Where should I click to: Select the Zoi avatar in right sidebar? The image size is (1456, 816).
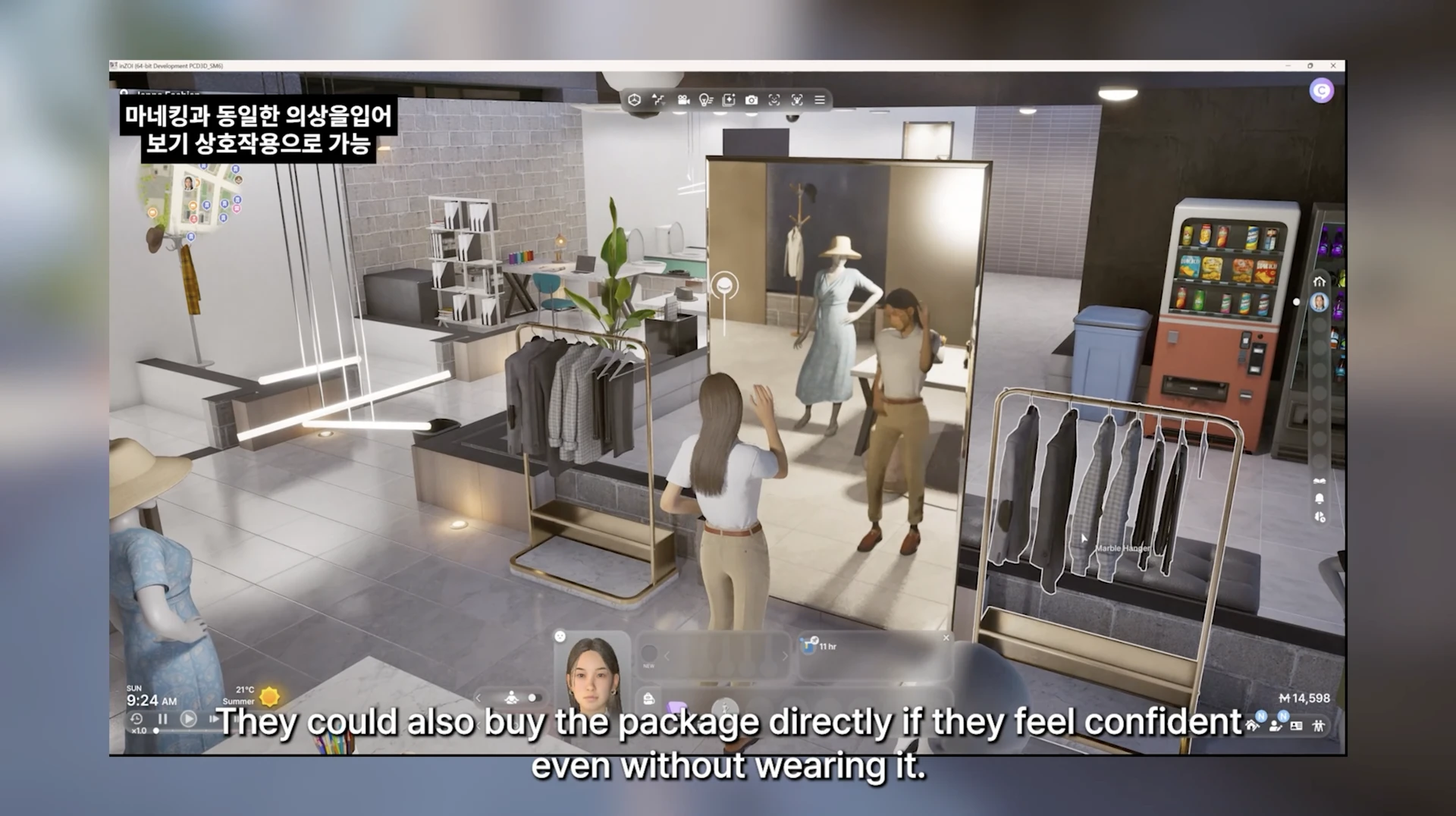click(1319, 303)
